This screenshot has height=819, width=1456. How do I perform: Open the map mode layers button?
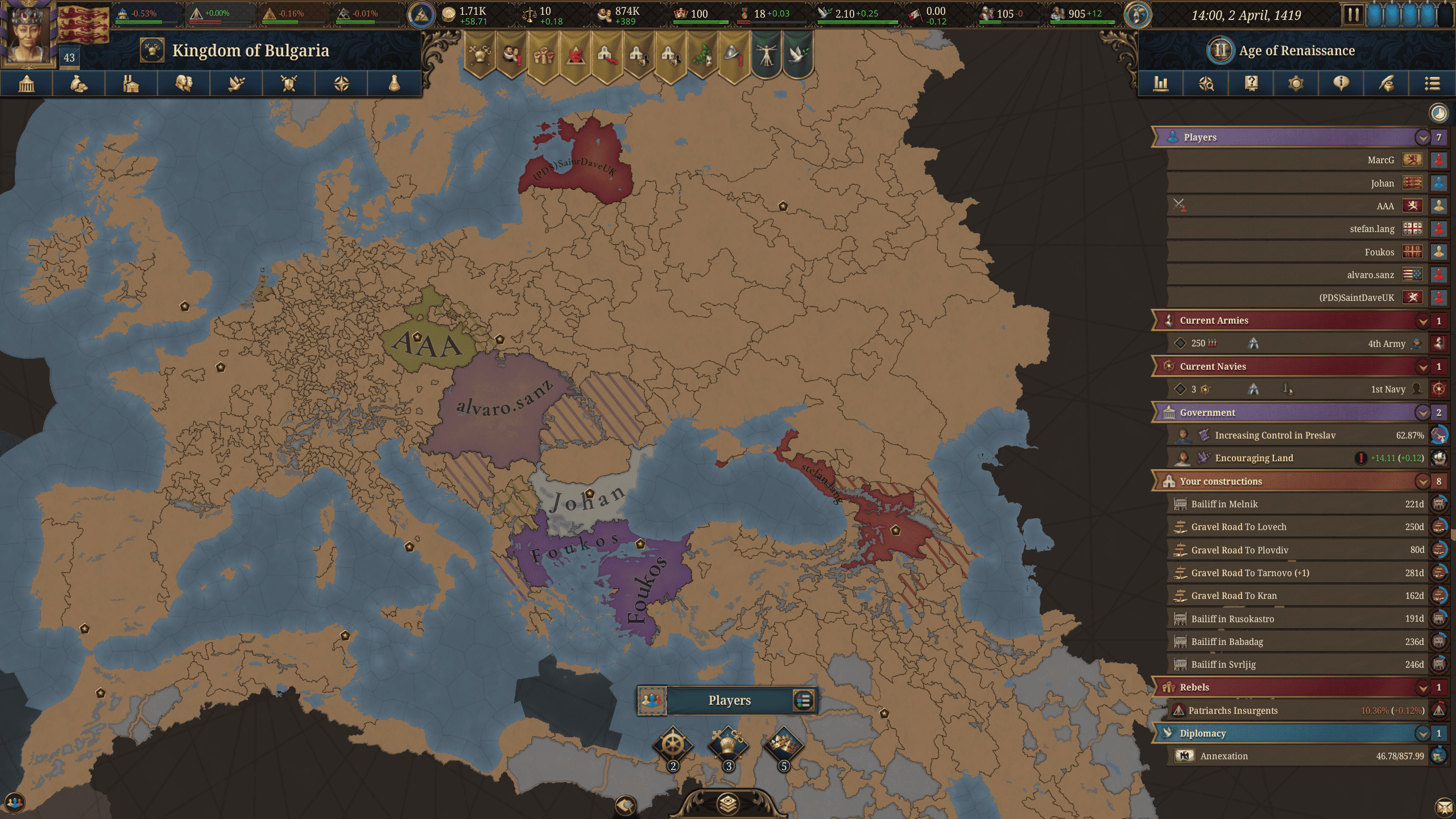pos(728,803)
